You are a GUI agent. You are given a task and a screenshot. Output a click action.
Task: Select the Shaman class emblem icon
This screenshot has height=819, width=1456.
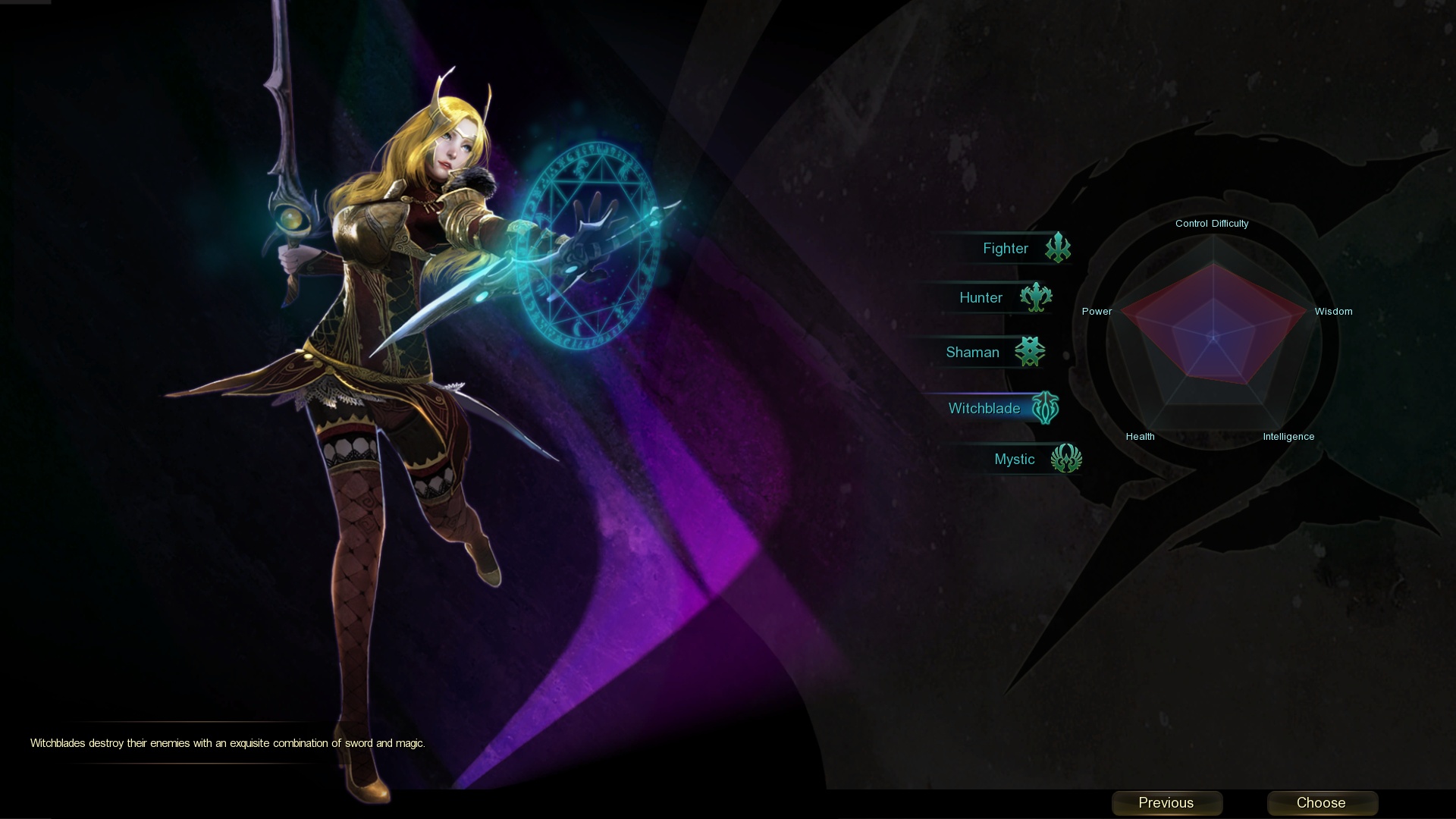(x=1029, y=352)
